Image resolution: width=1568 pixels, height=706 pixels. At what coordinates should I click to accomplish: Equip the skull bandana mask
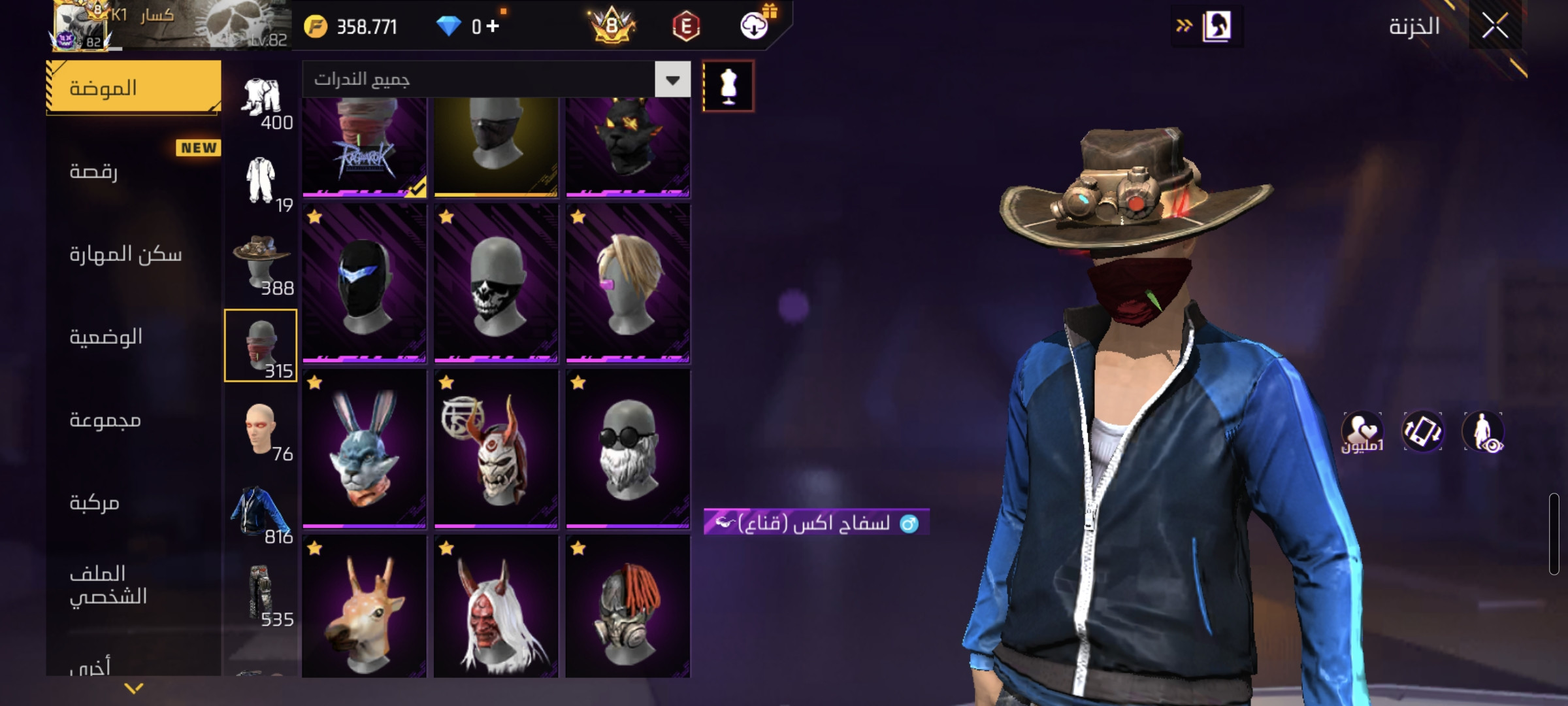[x=496, y=283]
